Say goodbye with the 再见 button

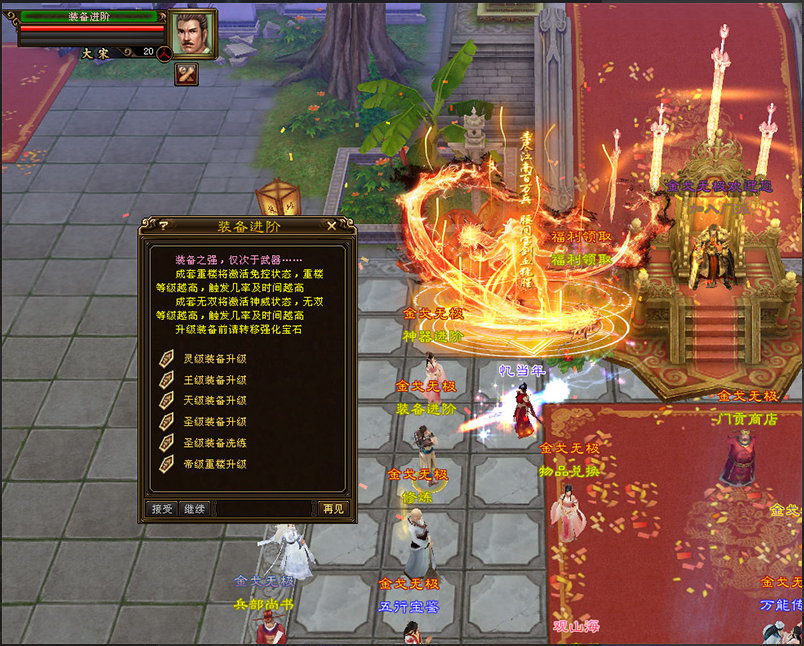point(333,508)
